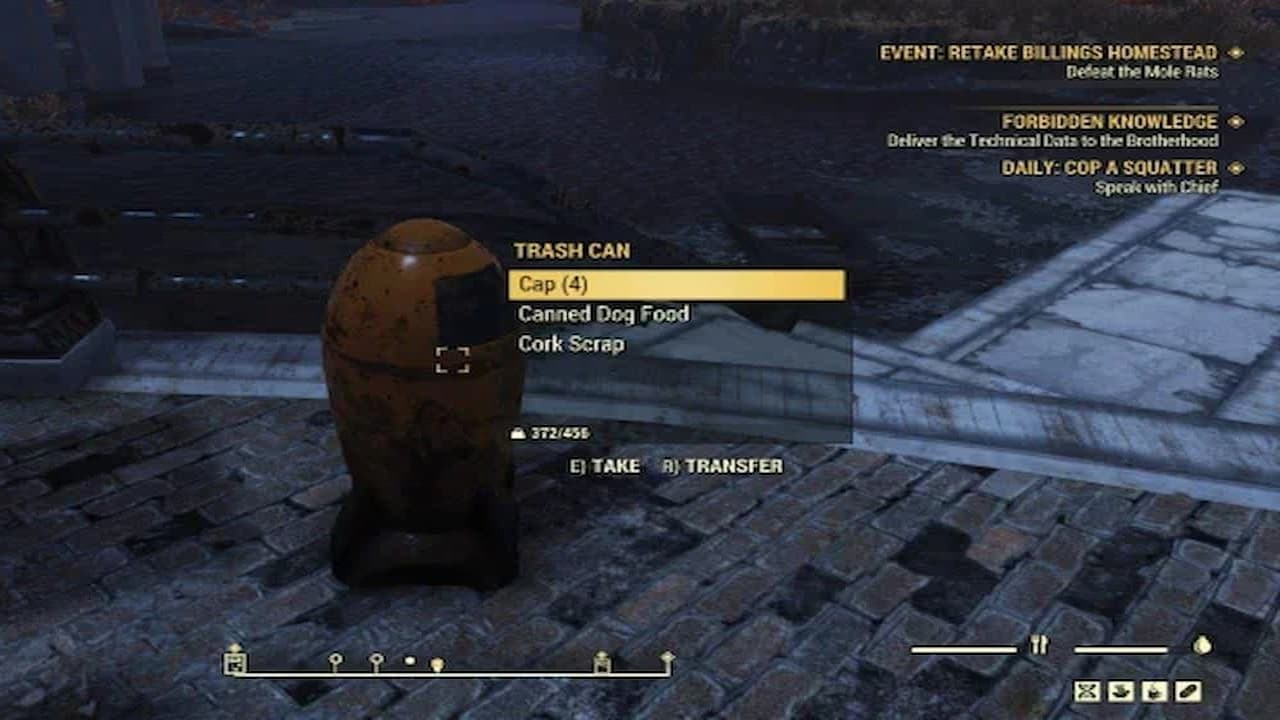Click the rightmost diamond marker on the compass
The width and height of the screenshot is (1280, 720).
tap(667, 658)
